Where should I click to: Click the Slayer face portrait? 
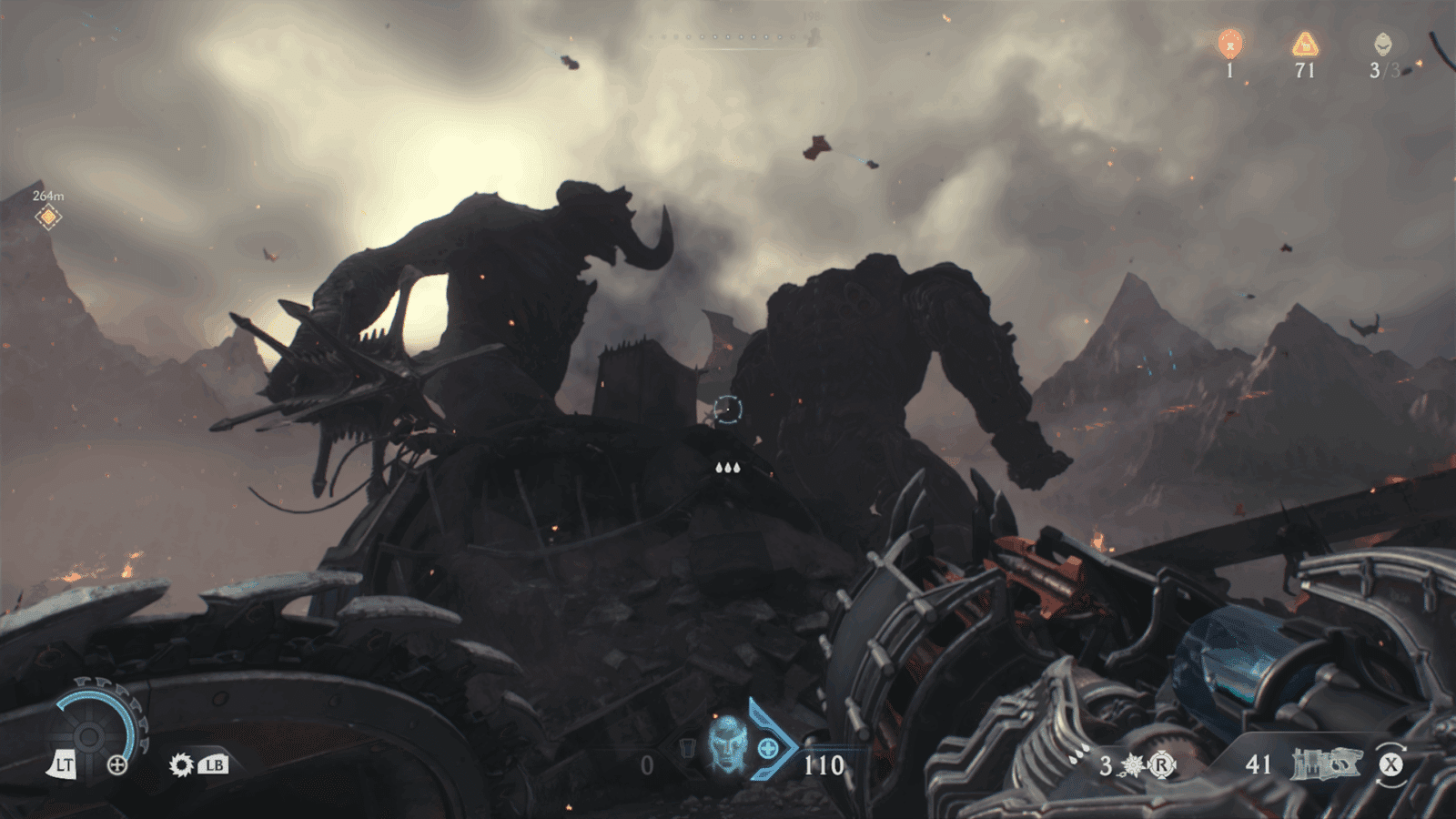click(x=727, y=743)
